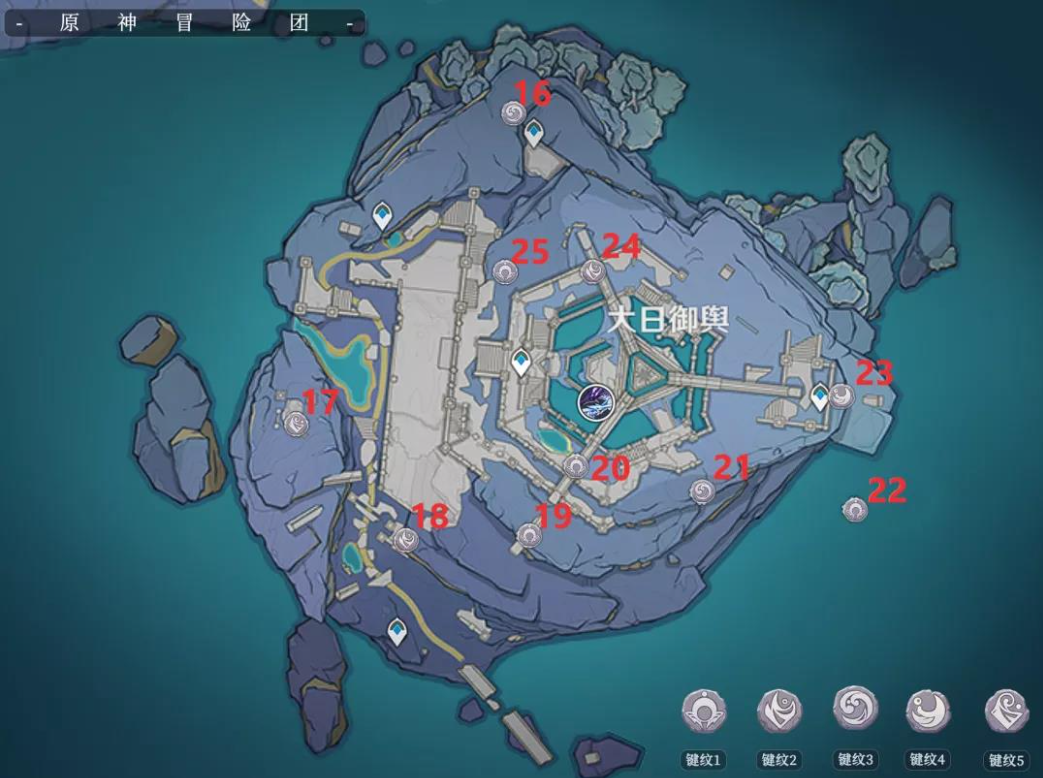Viewport: 1043px width, 778px height.
Task: Select the offshore key sigil marker 22
Action: point(854,509)
